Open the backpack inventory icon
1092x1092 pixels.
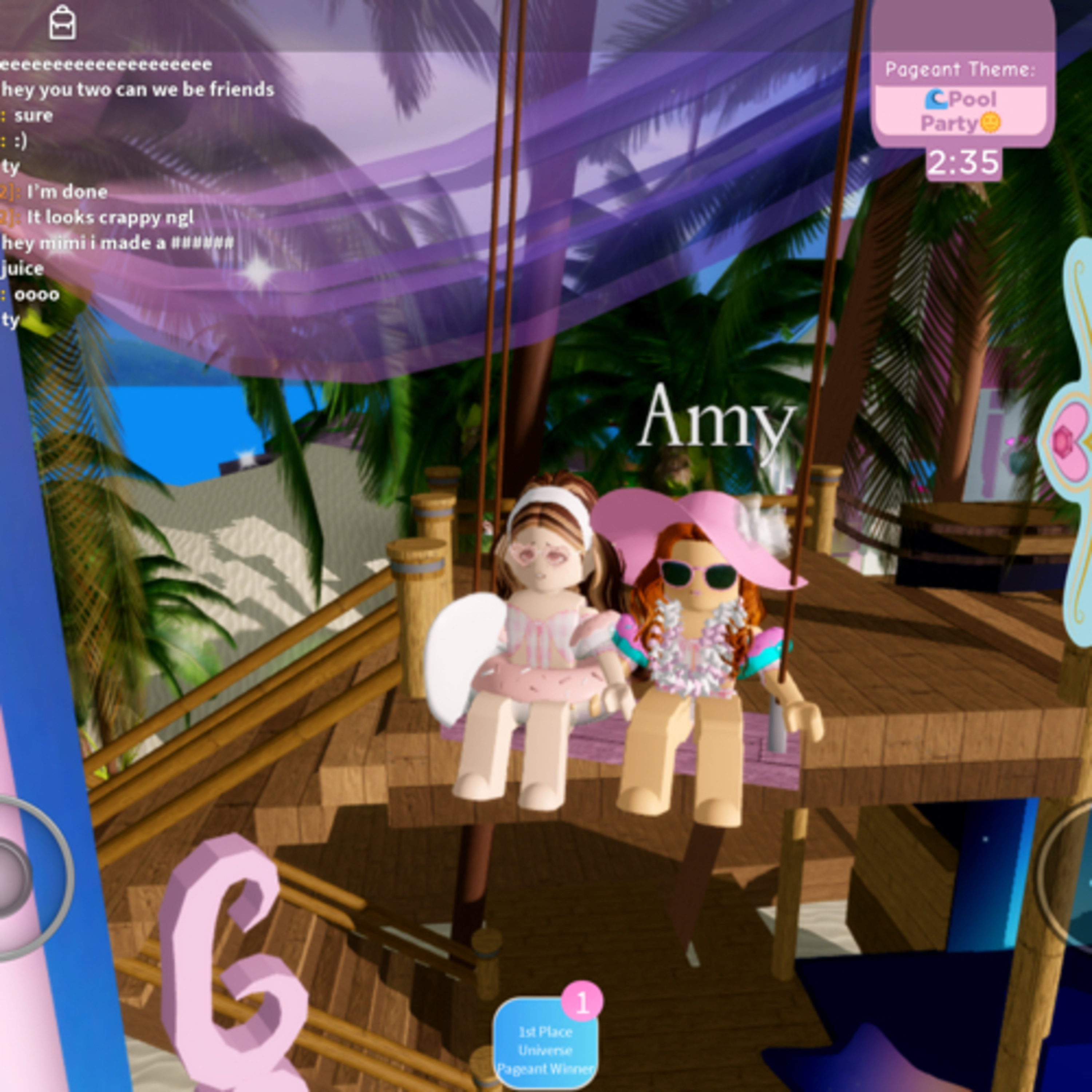[x=62, y=23]
